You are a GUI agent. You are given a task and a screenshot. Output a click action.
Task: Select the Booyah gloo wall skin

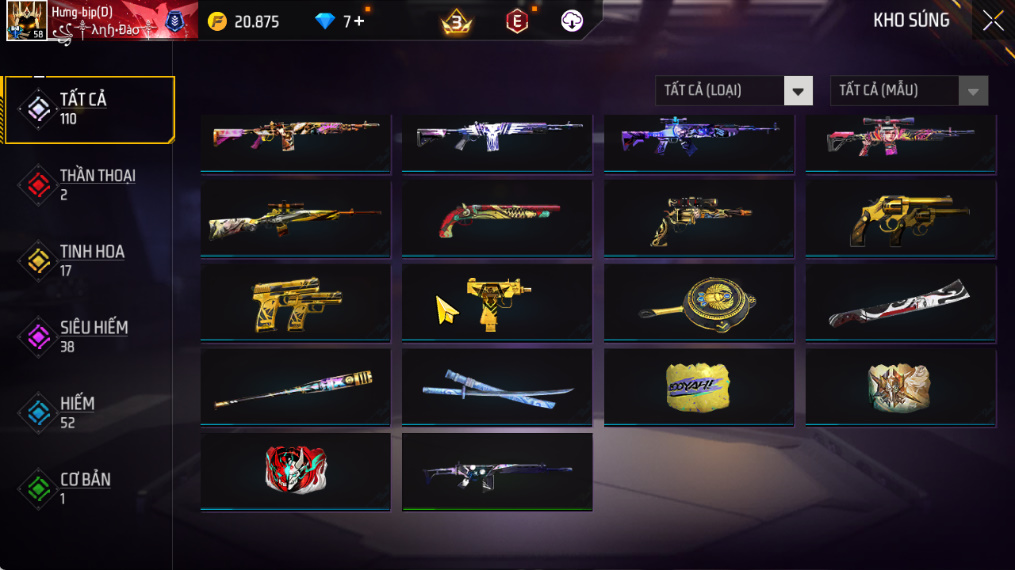698,386
